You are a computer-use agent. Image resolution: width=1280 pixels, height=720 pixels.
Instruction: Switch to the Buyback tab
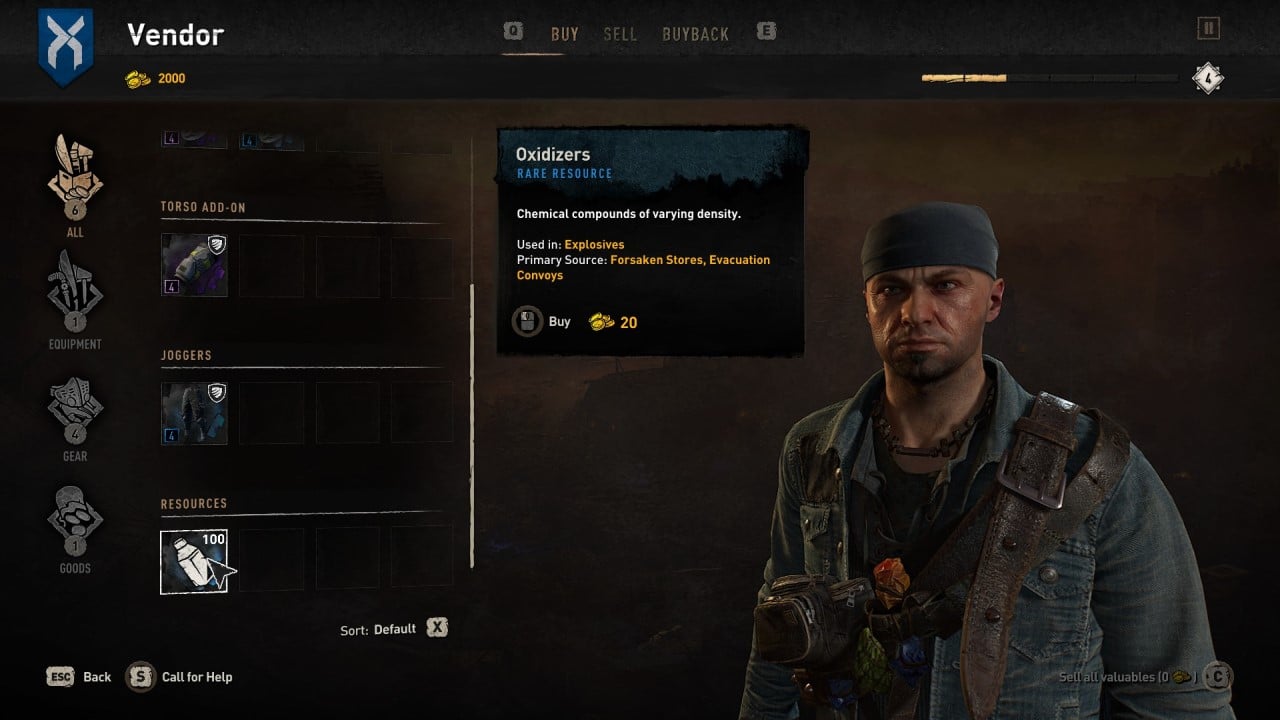point(695,34)
